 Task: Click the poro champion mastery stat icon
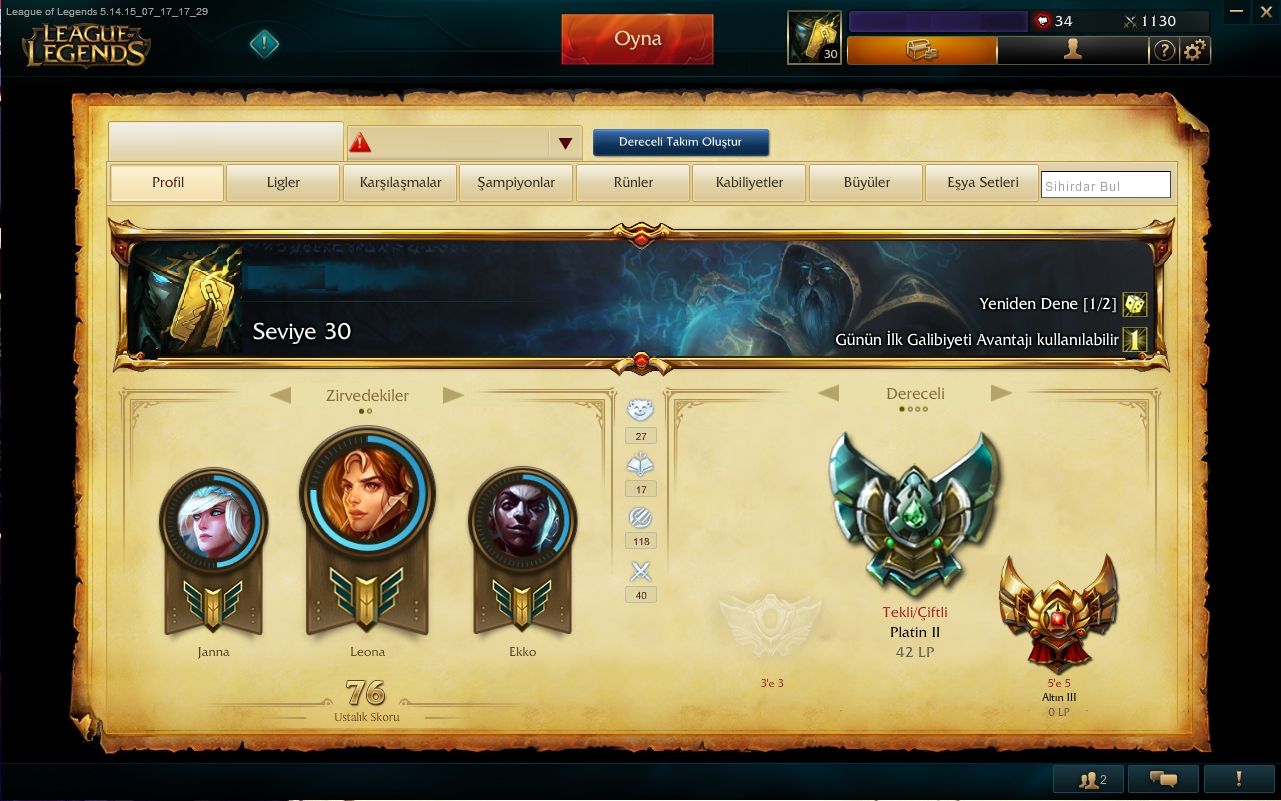tap(640, 410)
